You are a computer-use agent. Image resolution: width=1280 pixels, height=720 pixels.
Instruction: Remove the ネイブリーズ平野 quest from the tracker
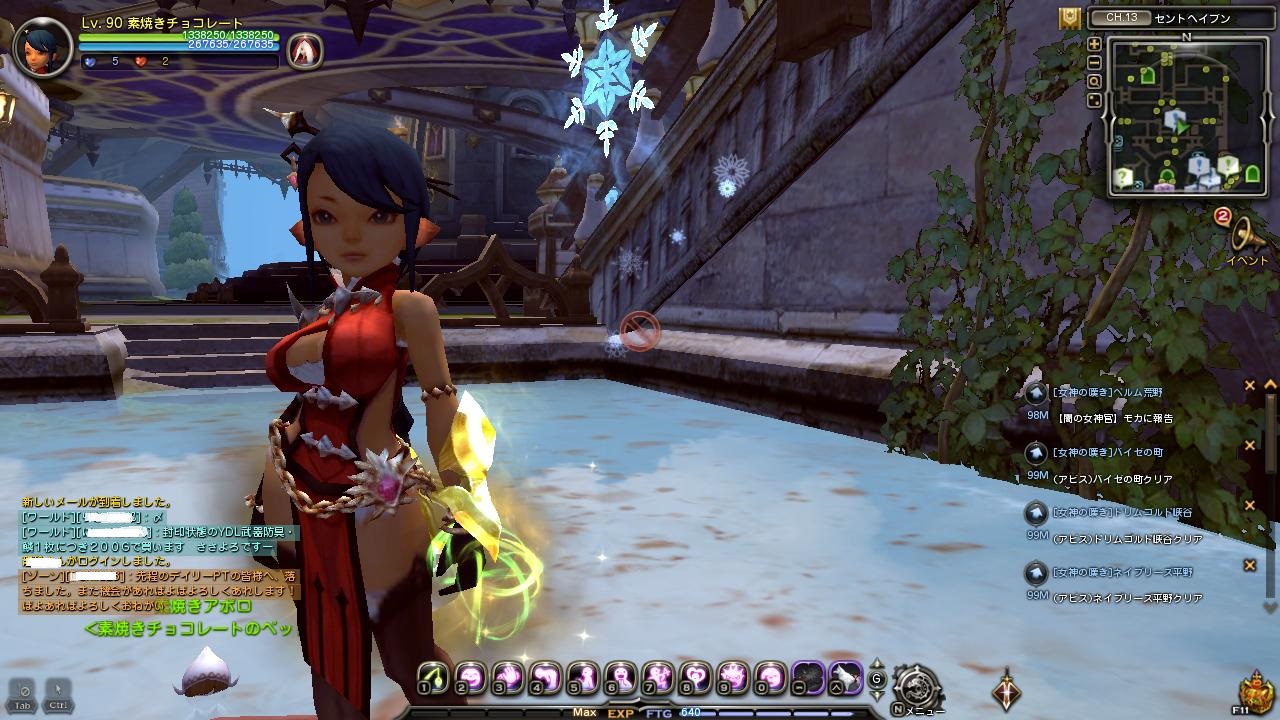point(1249,566)
